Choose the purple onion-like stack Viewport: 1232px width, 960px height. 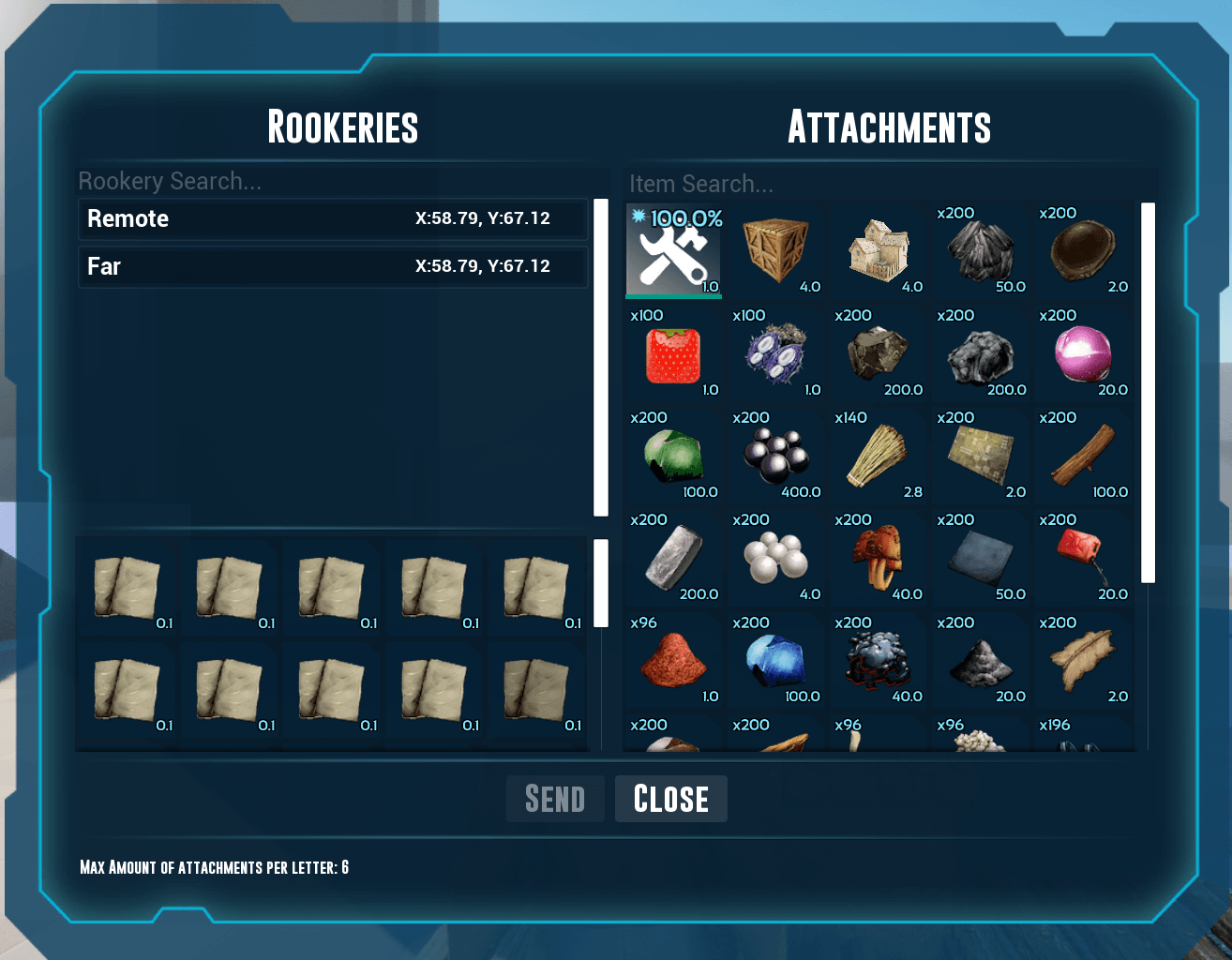1082,354
